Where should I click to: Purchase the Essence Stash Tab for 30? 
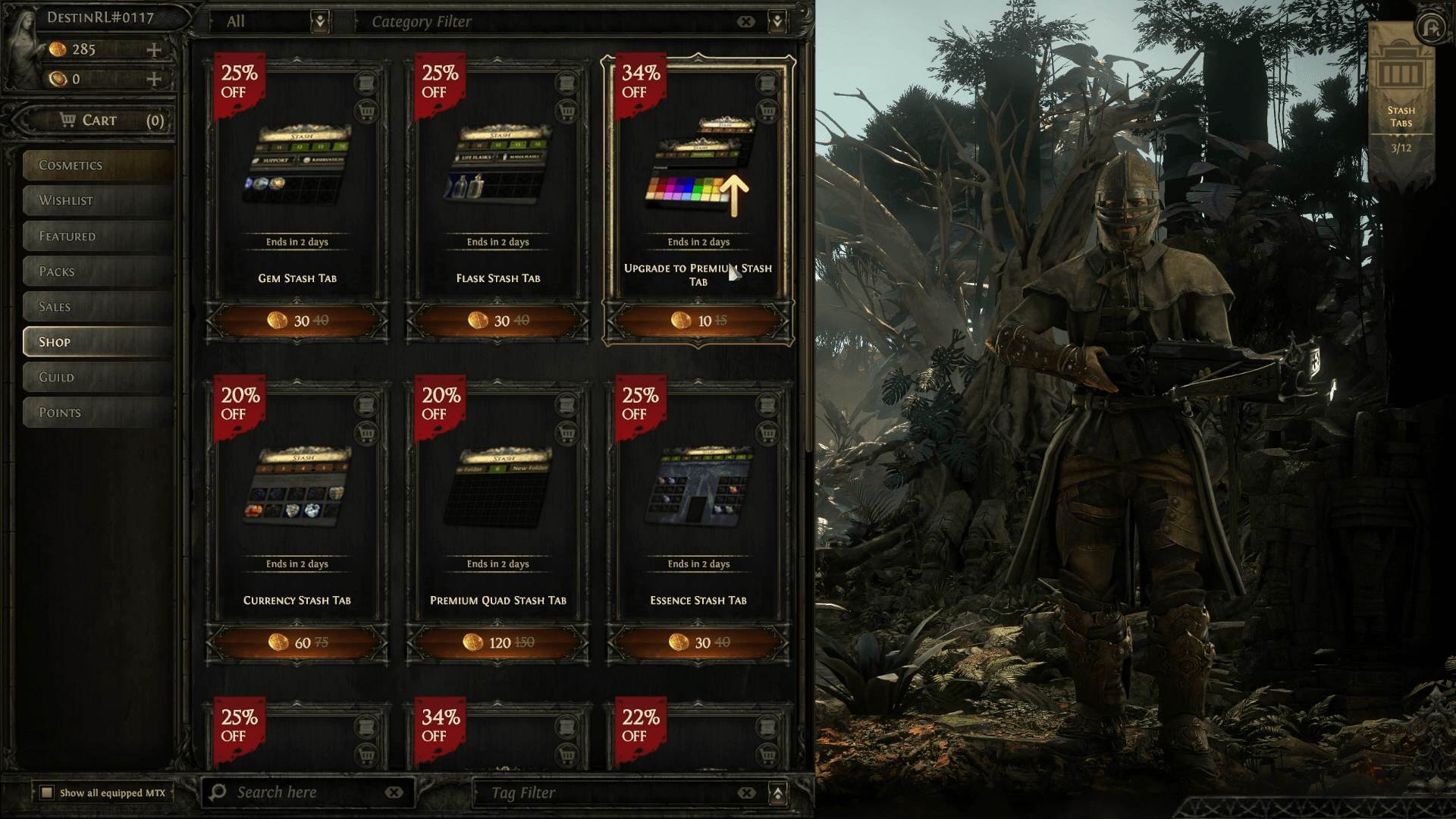pos(698,643)
